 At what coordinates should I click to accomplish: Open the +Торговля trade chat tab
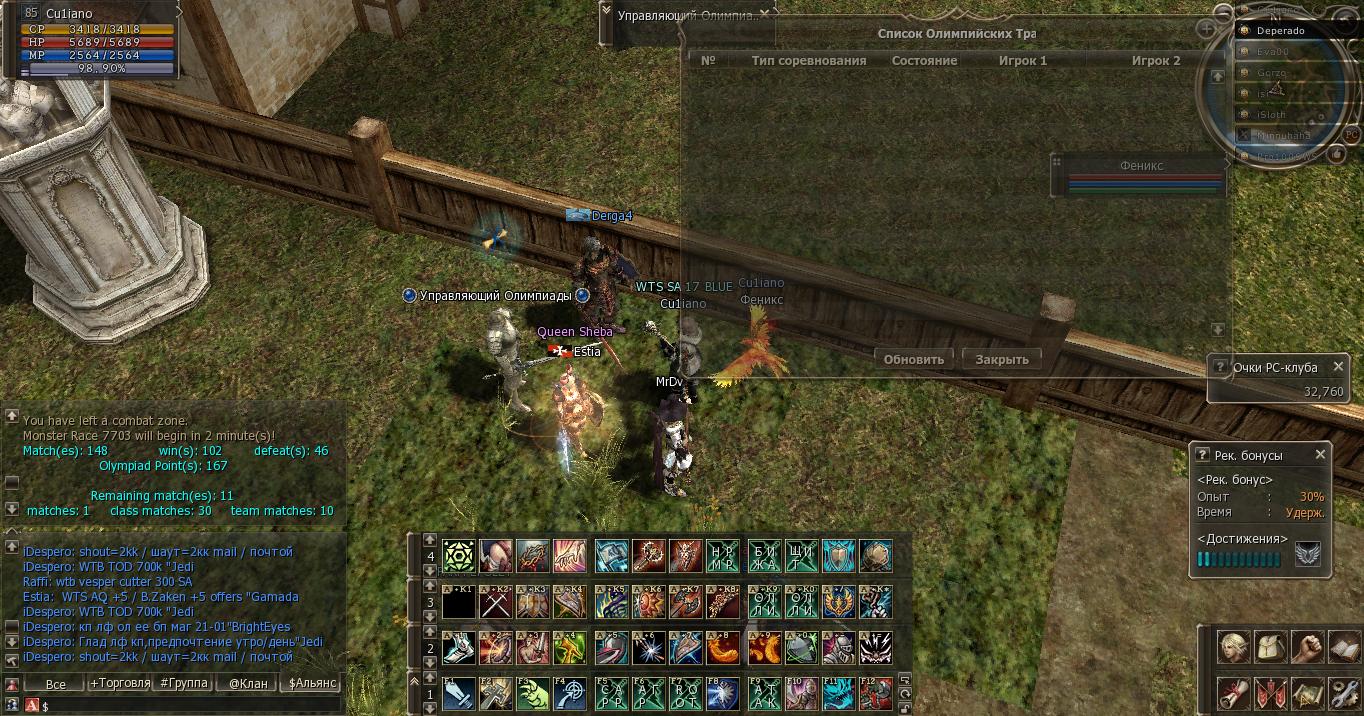tap(119, 684)
